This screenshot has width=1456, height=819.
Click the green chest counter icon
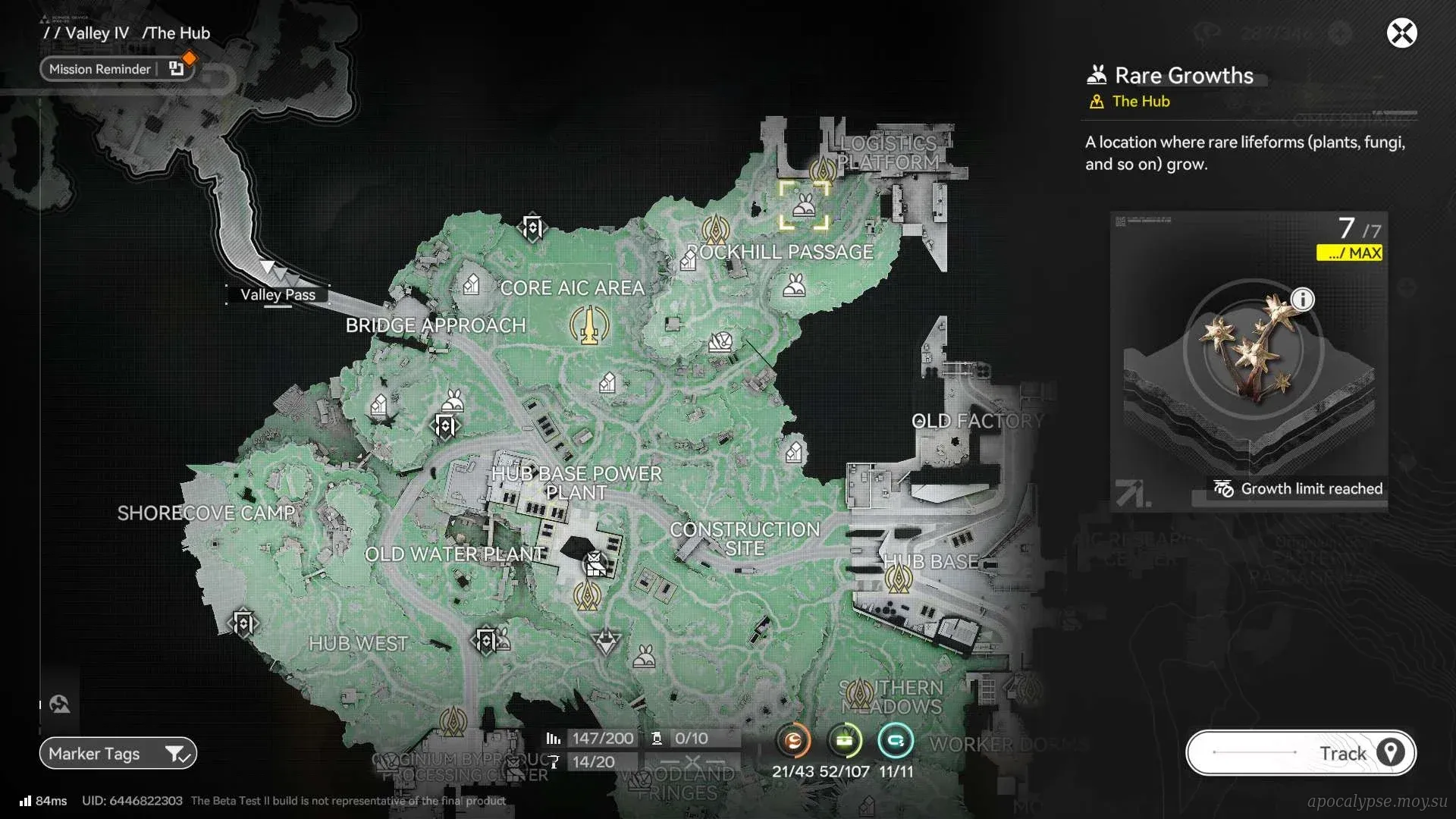(x=845, y=741)
